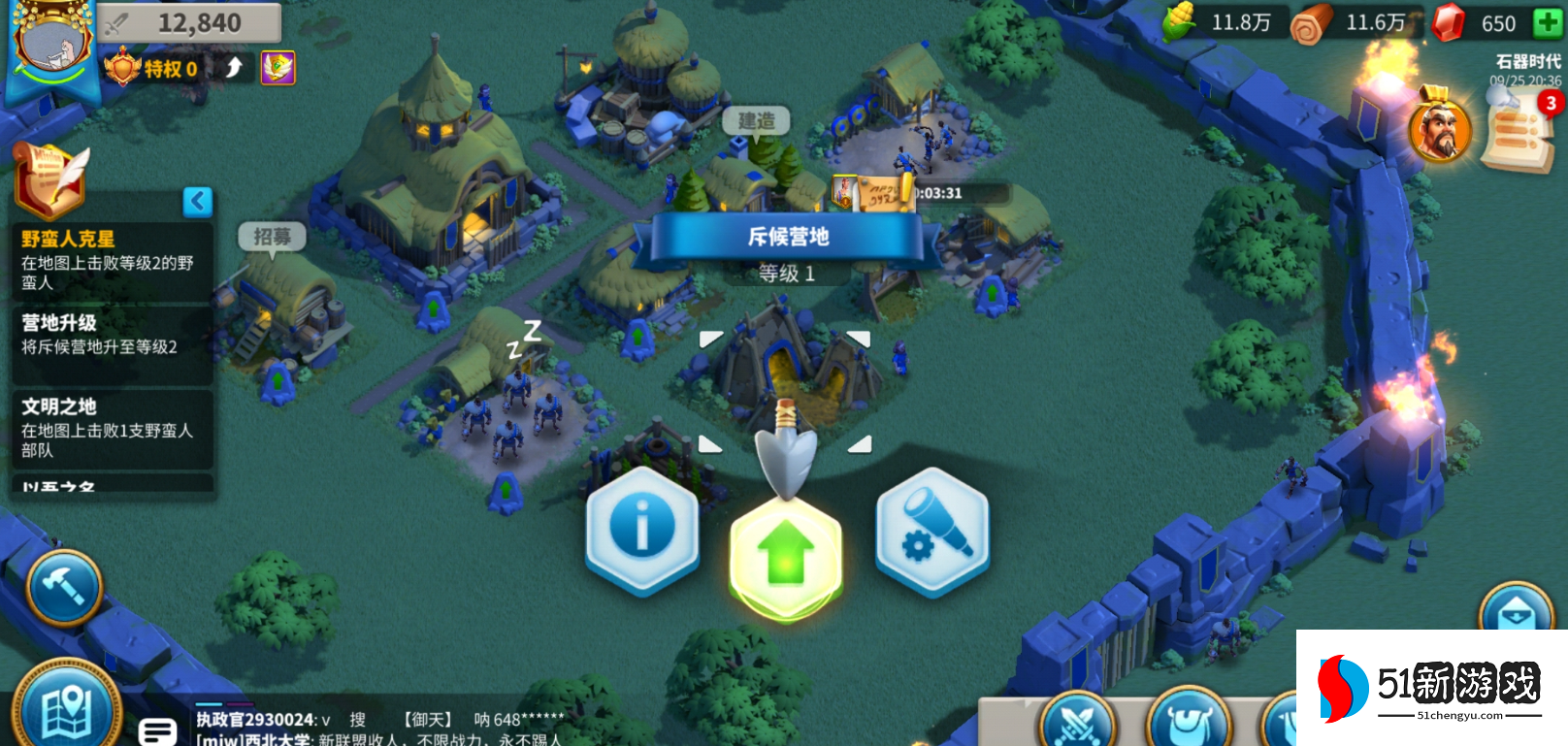
Task: Open the scout camp info button
Action: click(641, 529)
